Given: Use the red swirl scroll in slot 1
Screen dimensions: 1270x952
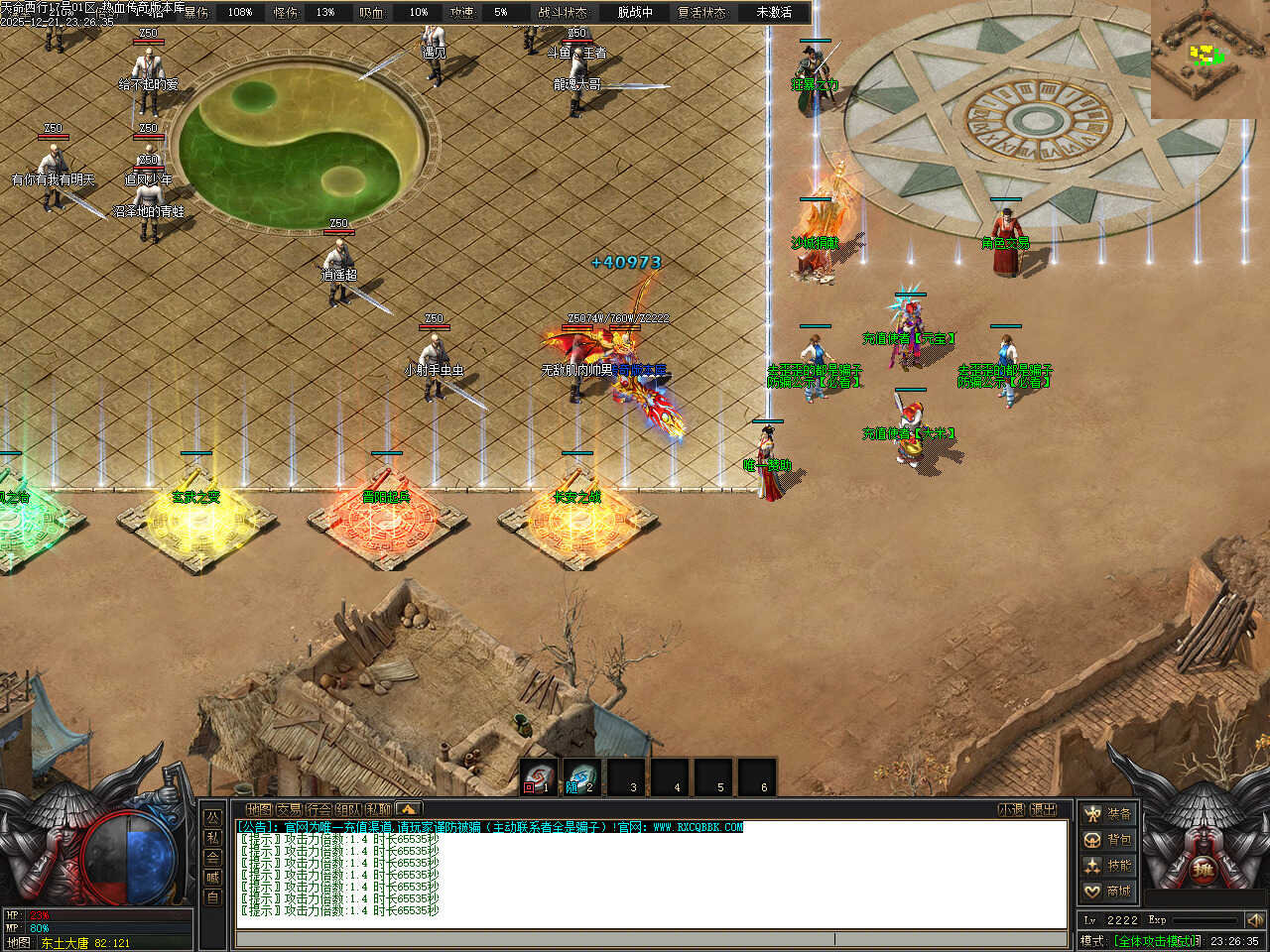Looking at the screenshot, I should pyautogui.click(x=539, y=776).
